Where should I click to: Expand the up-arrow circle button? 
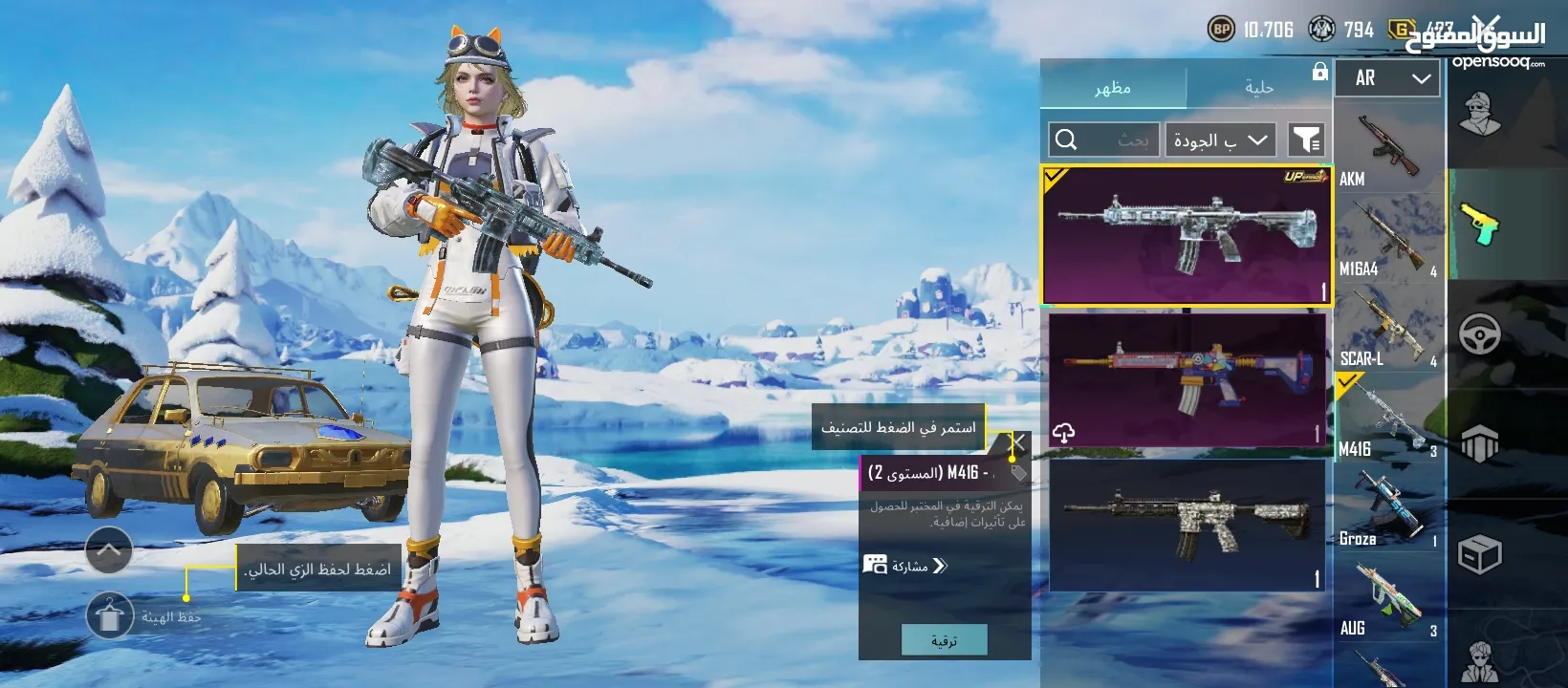[x=109, y=549]
